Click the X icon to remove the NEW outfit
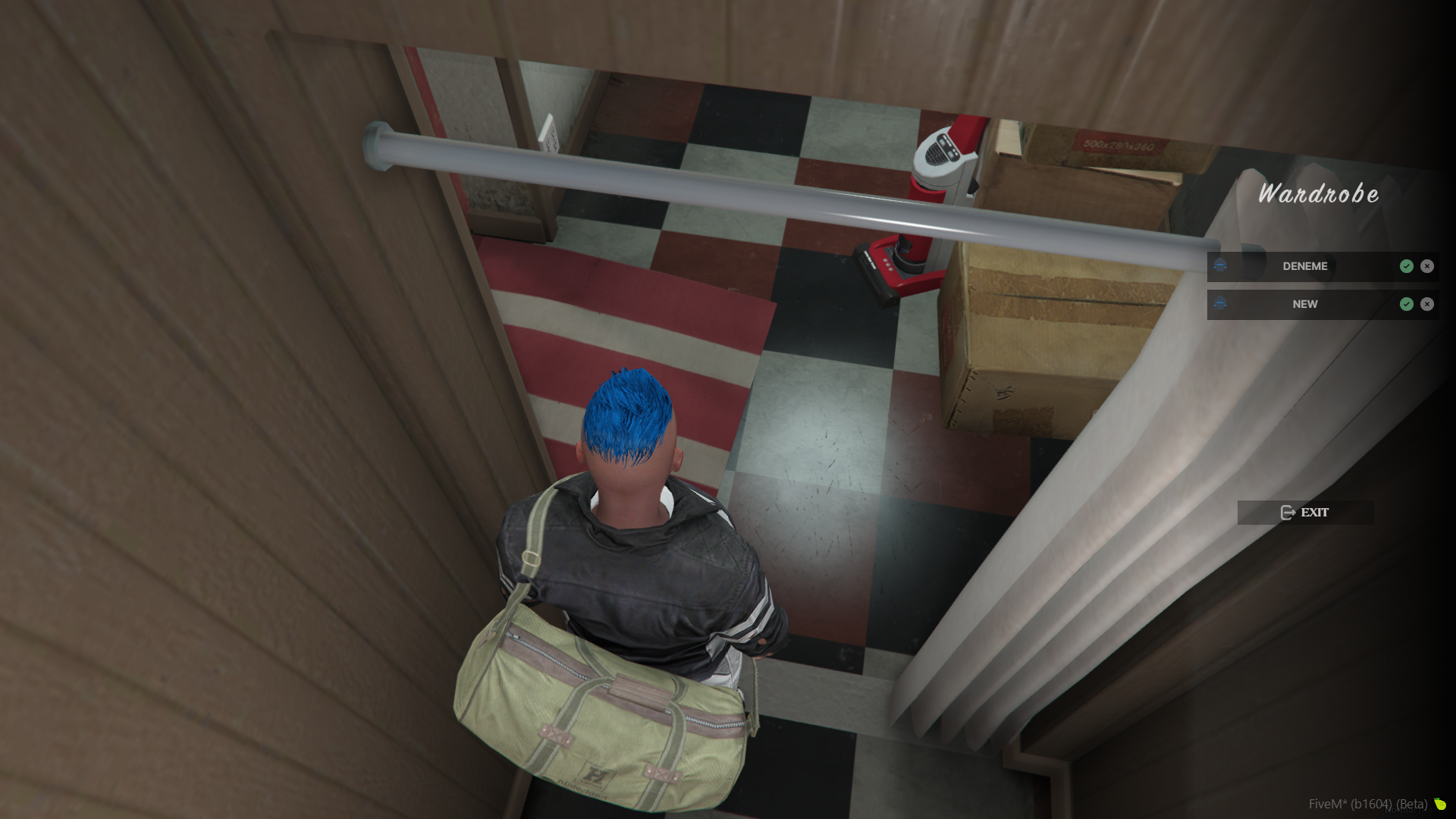Viewport: 1456px width, 819px height. [1427, 304]
